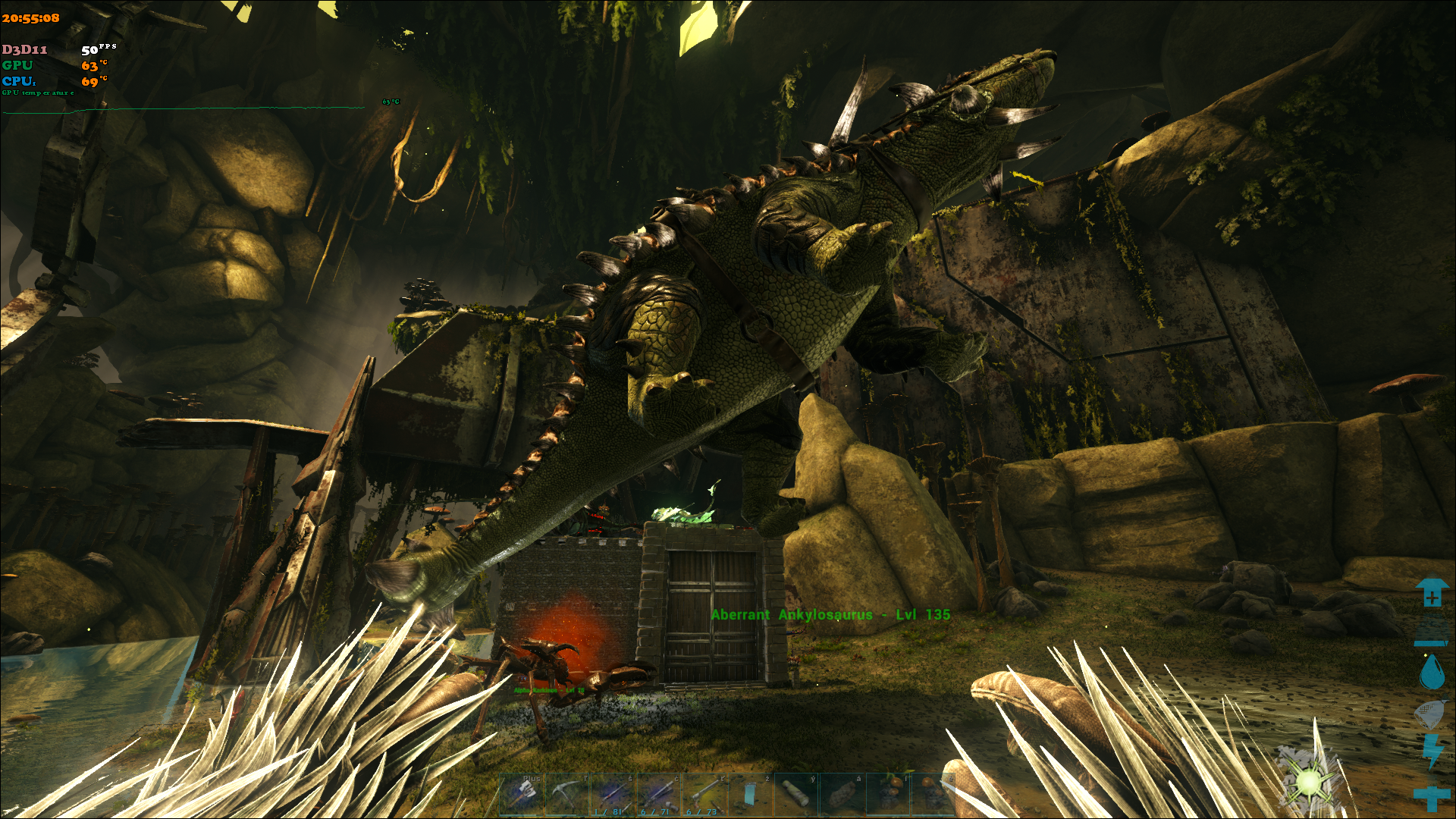Click the level-up arrow icon
The height and width of the screenshot is (819, 1456).
coord(1431,593)
